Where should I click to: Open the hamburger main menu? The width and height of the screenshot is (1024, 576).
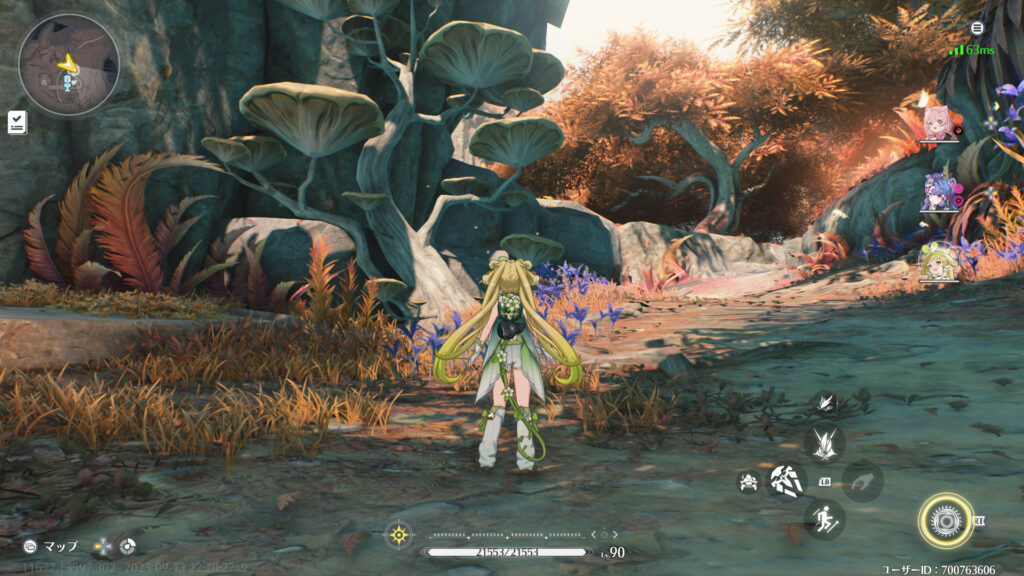[x=976, y=28]
